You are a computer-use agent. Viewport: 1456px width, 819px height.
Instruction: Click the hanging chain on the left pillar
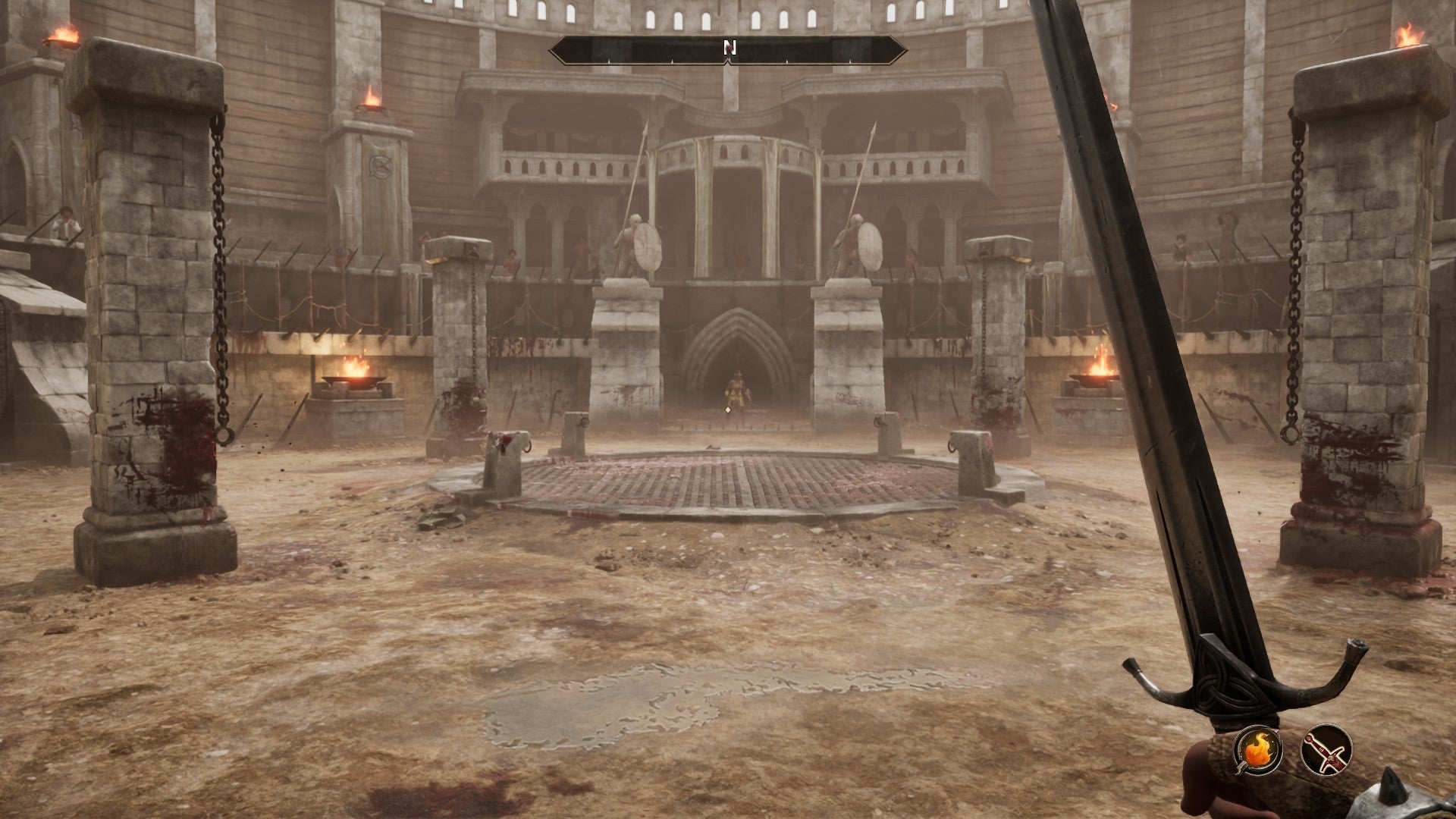(220, 265)
